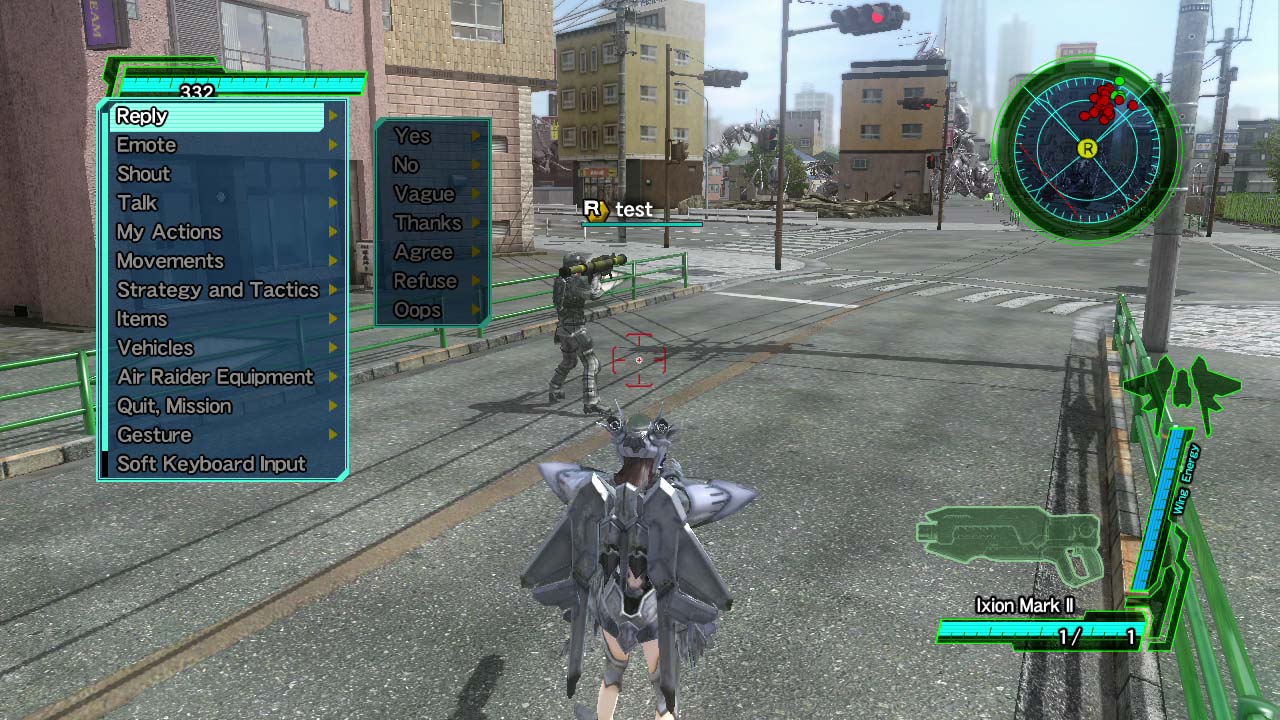The width and height of the screenshot is (1280, 720).
Task: Select the No reply option
Action: [409, 165]
